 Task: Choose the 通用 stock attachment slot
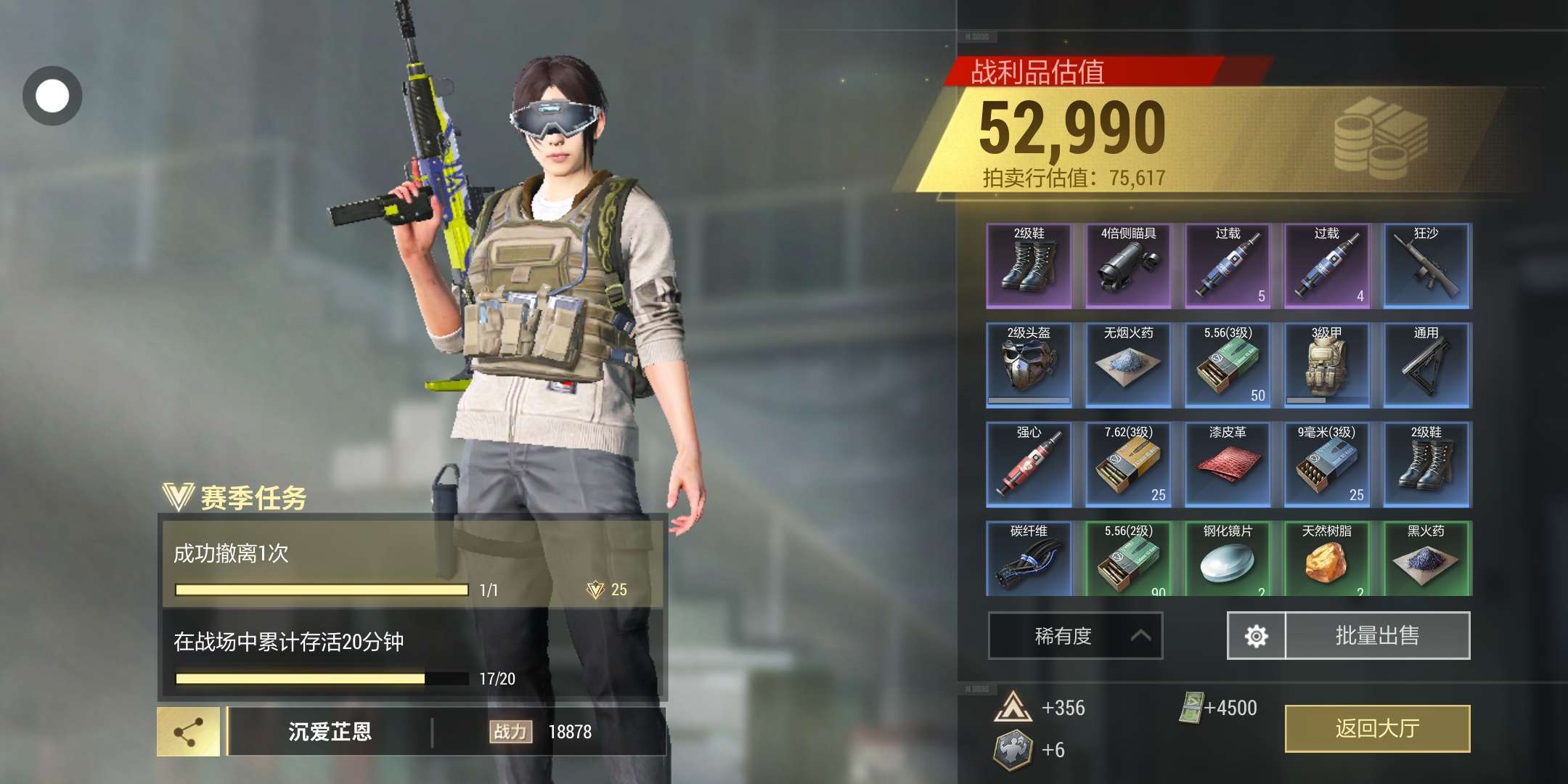(1426, 365)
